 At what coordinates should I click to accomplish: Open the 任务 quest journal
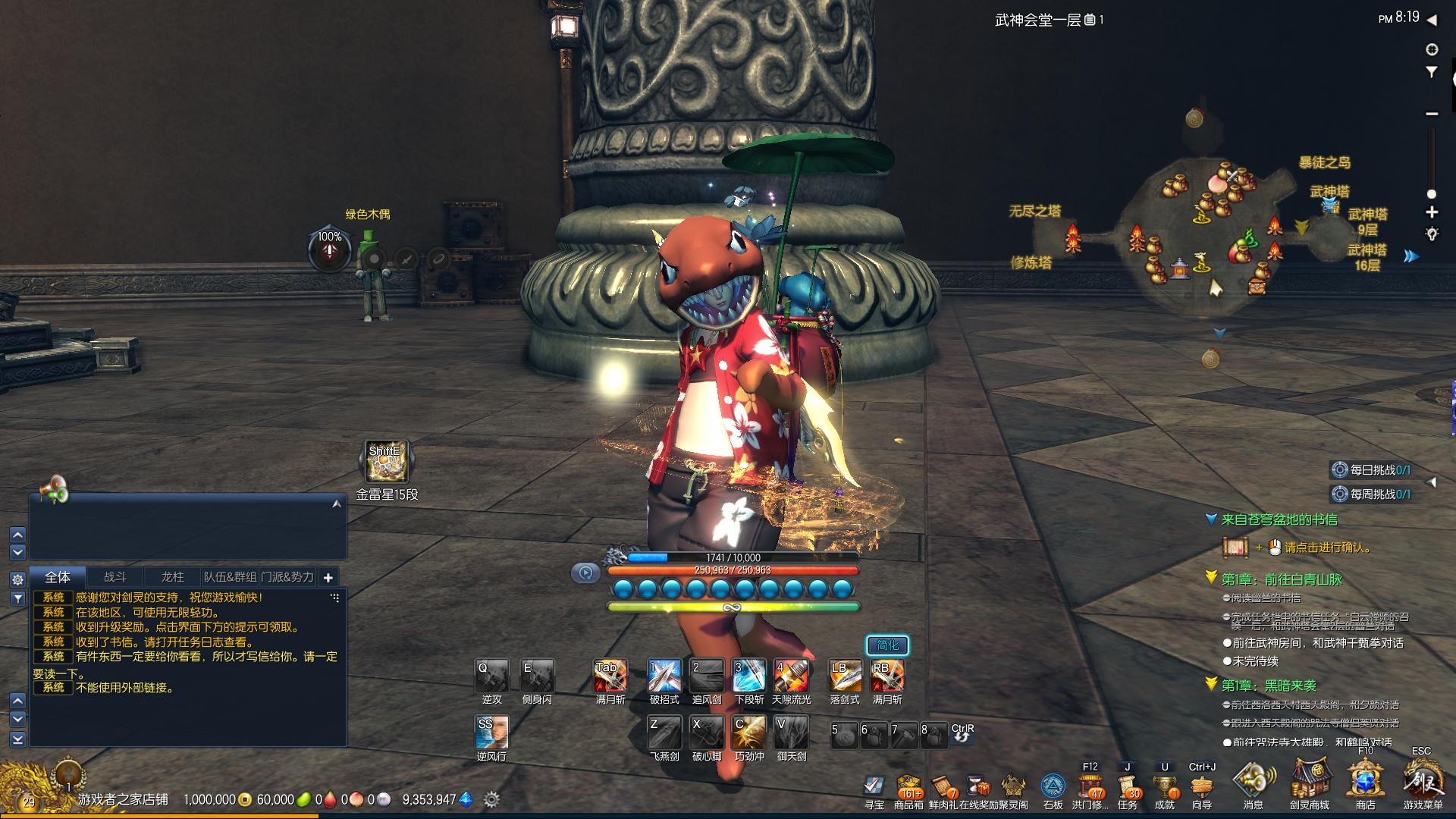click(x=1128, y=788)
